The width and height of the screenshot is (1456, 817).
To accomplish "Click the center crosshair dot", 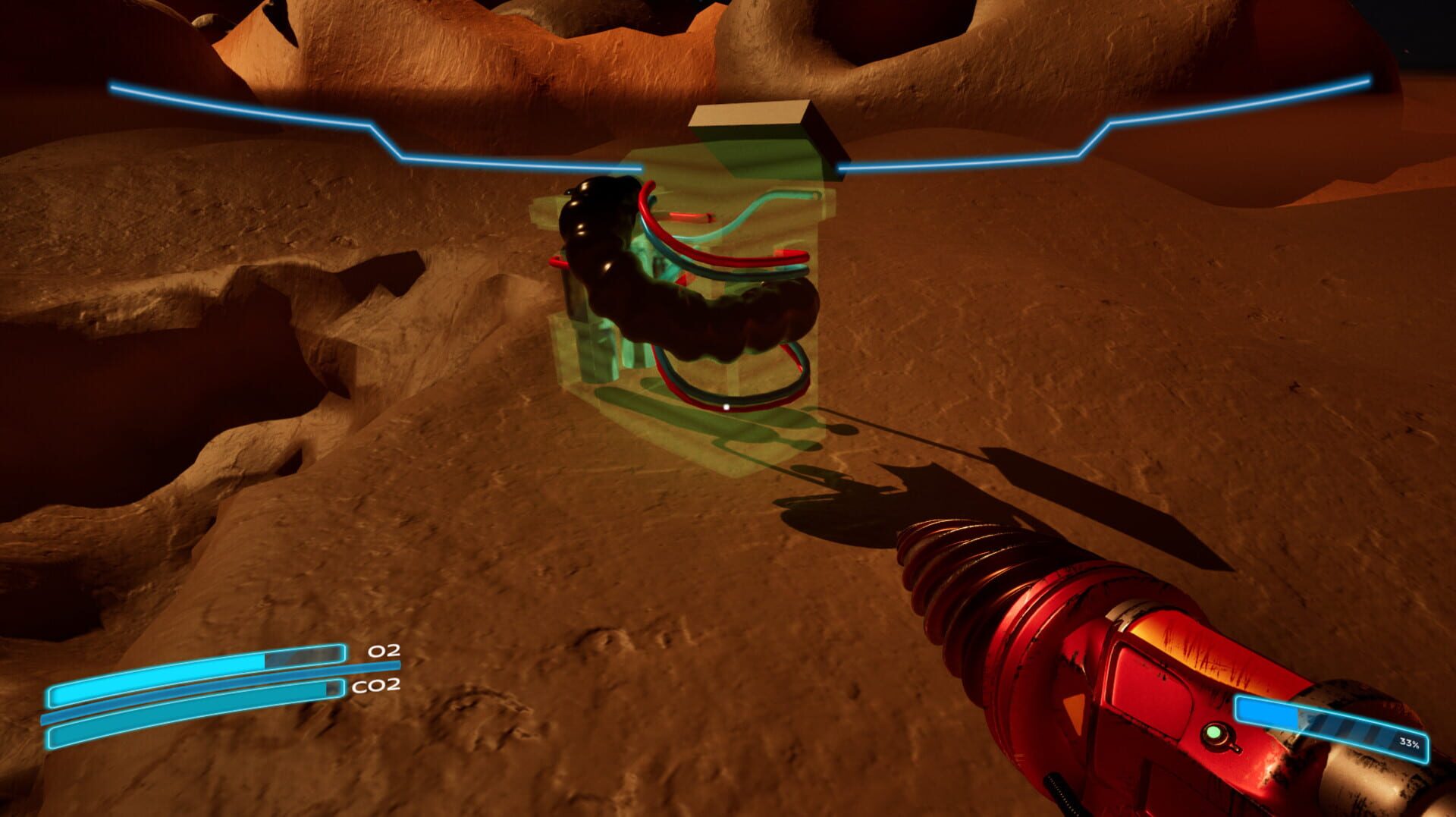I will (726, 407).
